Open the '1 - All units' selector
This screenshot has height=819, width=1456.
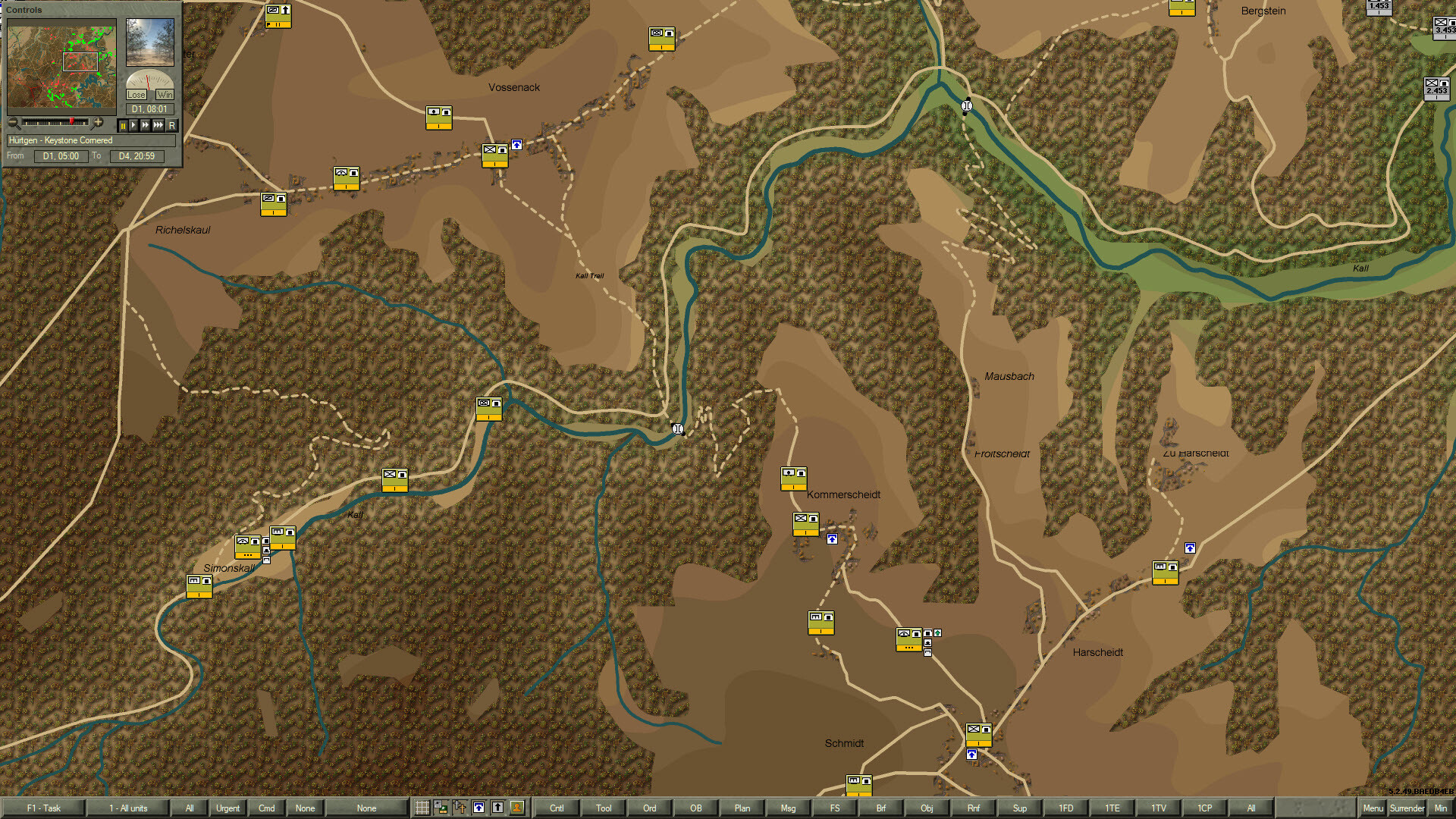pos(129,808)
